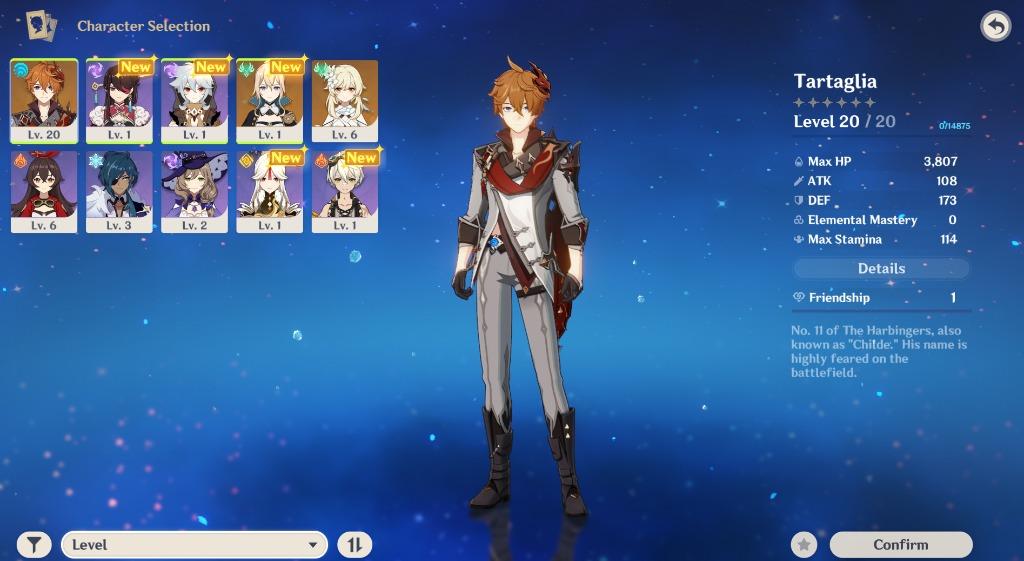1024x561 pixels.
Task: Open the character filter funnel
Action: 35,545
